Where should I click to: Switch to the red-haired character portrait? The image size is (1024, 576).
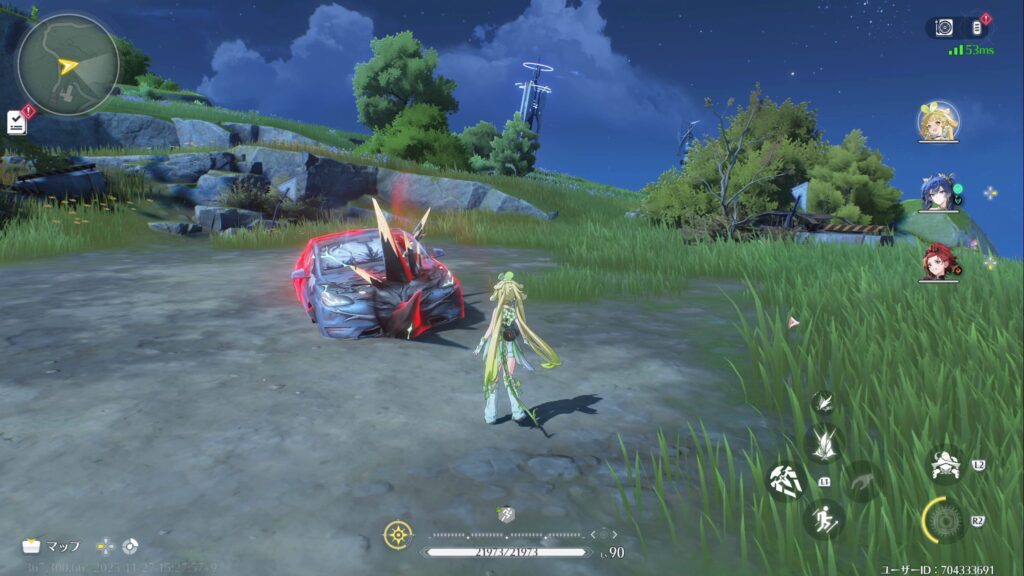[x=937, y=261]
